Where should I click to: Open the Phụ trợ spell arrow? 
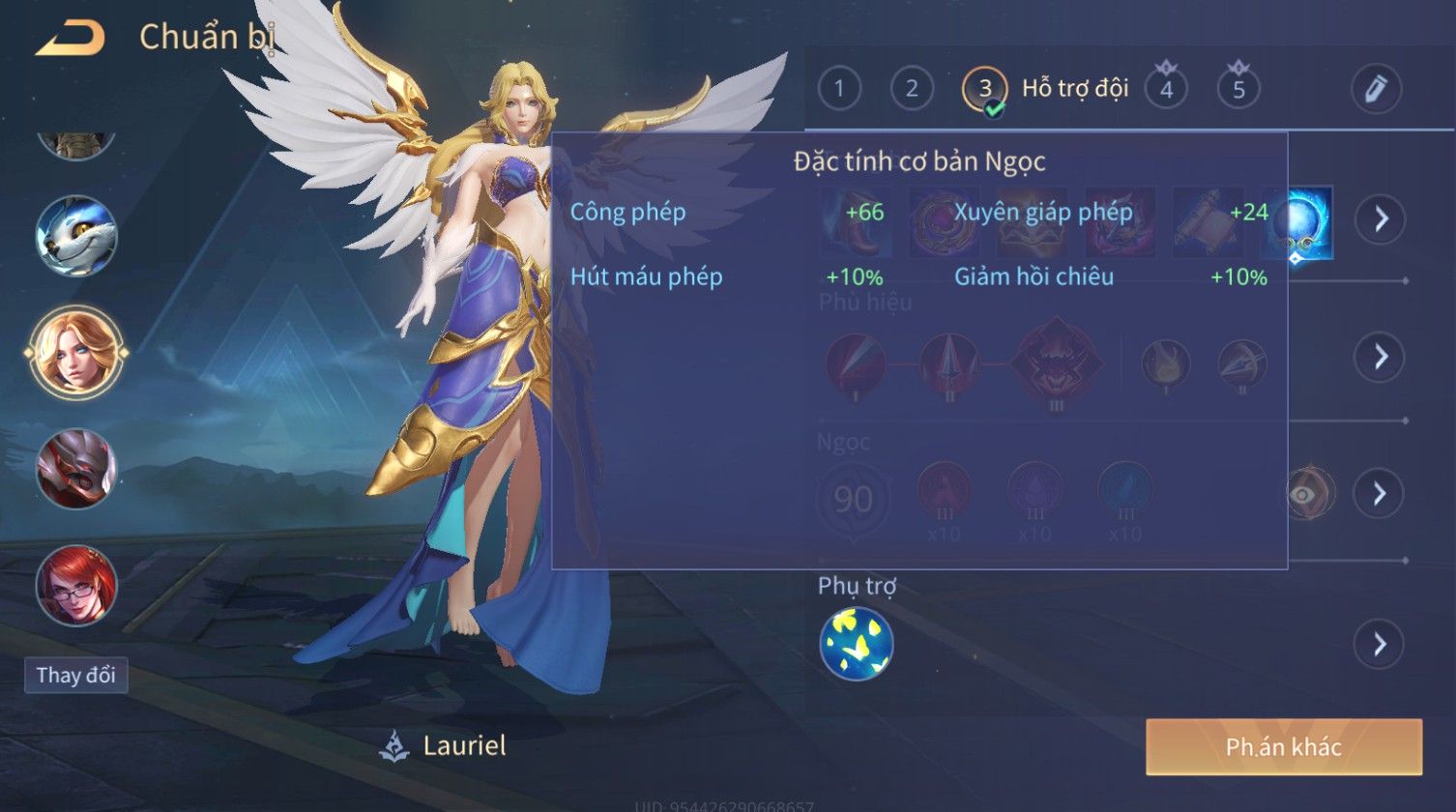[1380, 644]
